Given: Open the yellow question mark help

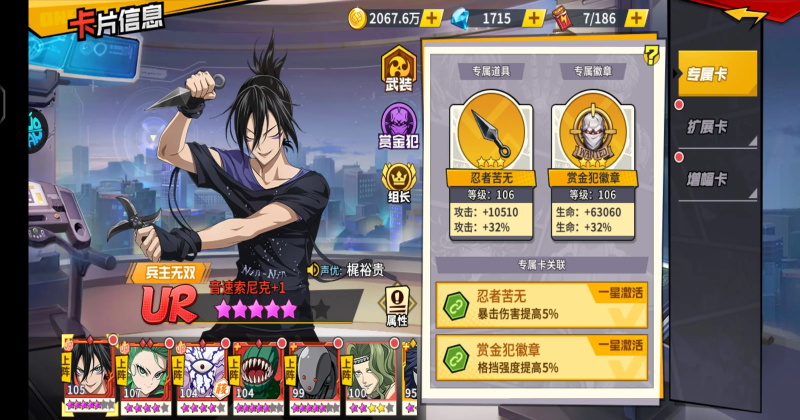Looking at the screenshot, I should 651,55.
